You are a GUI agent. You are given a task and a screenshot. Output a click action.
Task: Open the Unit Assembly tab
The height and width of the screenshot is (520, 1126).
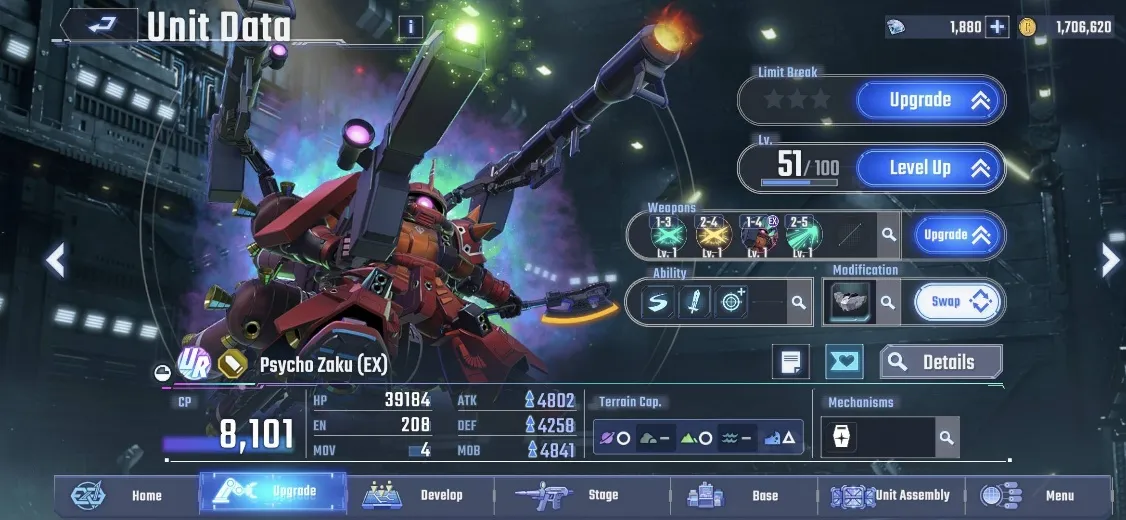pyautogui.click(x=890, y=495)
